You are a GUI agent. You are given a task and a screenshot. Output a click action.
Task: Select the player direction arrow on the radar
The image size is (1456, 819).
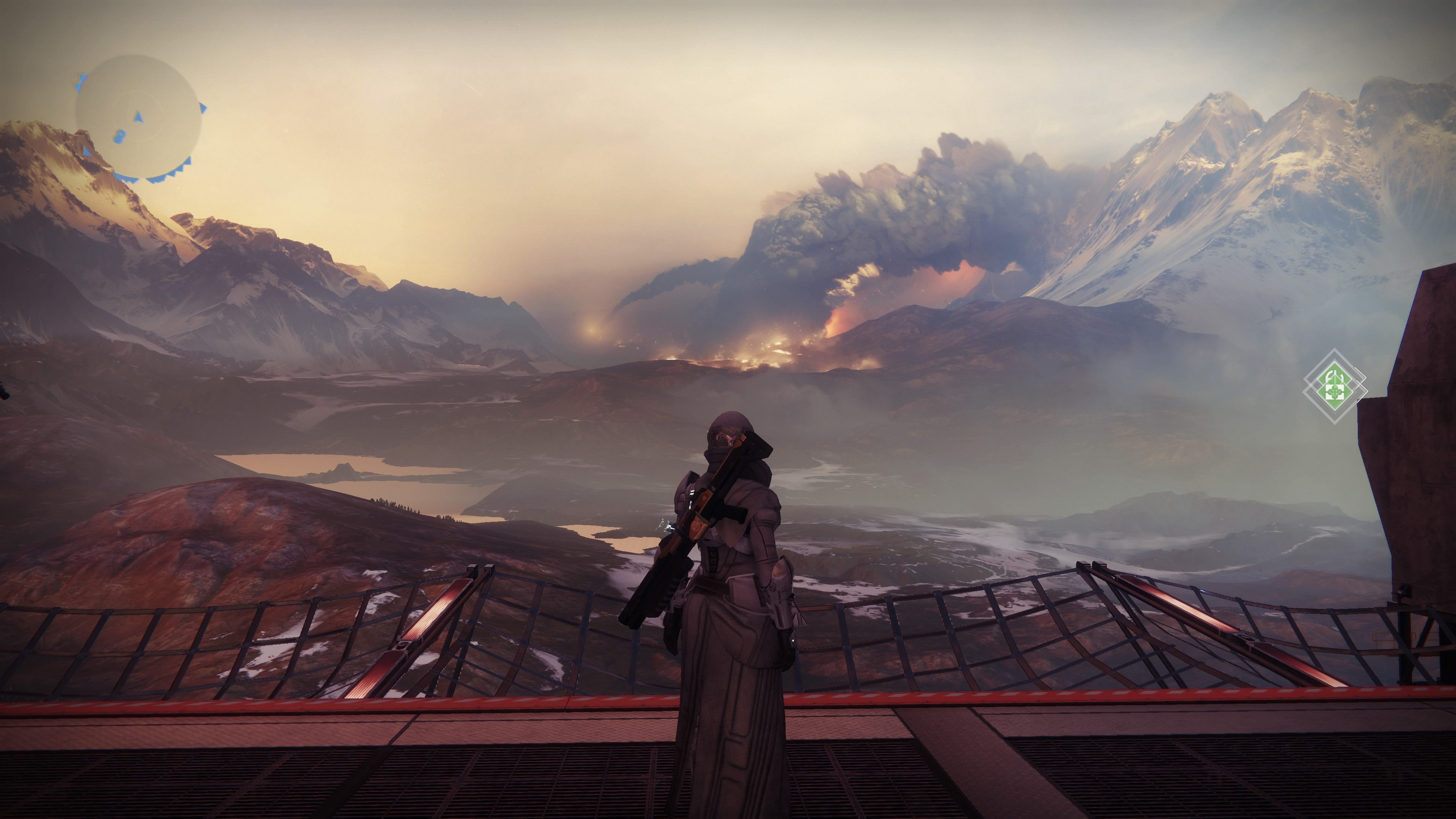point(139,117)
